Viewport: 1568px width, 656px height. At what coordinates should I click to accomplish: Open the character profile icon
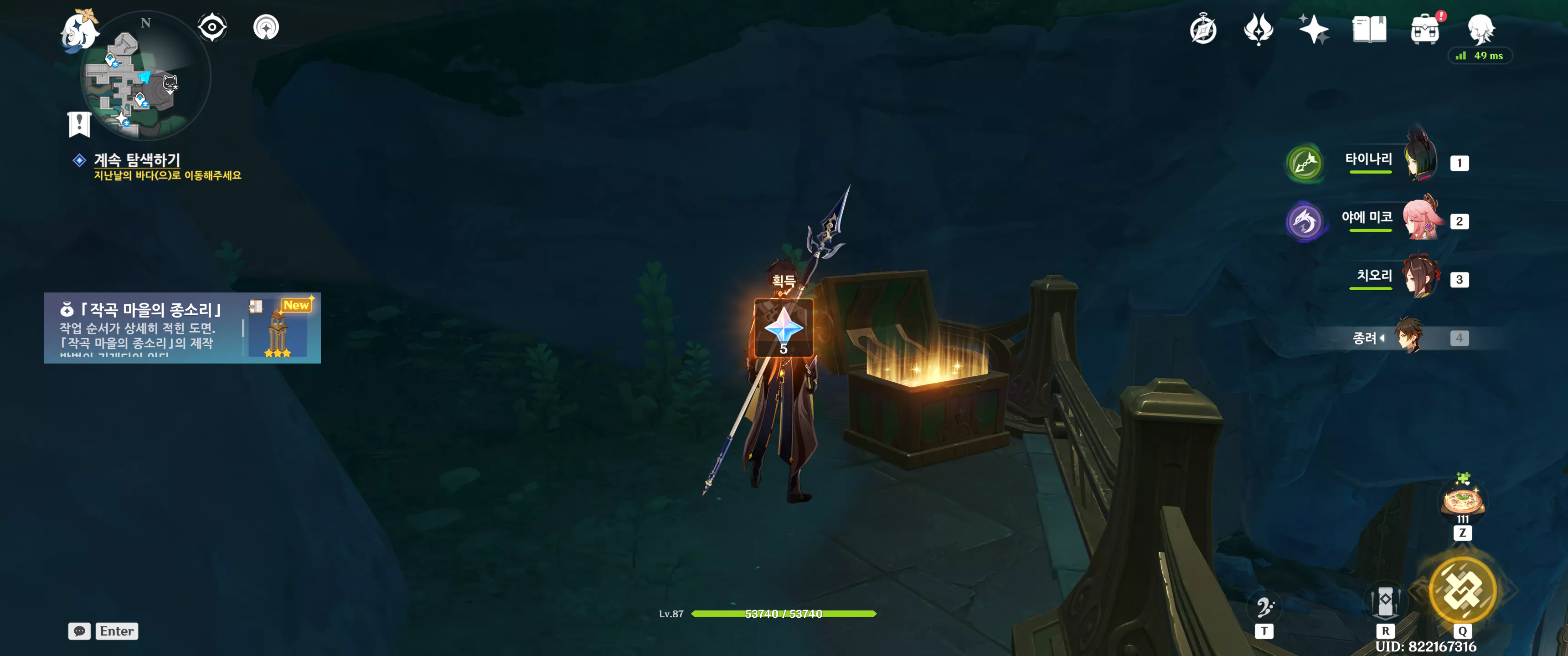[x=1480, y=29]
